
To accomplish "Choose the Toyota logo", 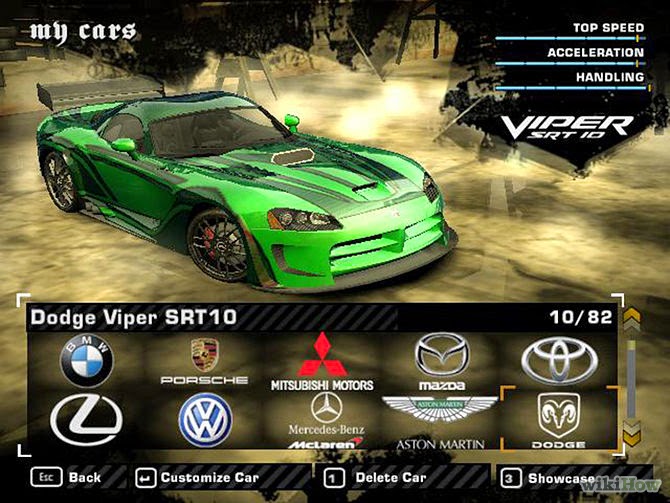I will [x=559, y=361].
